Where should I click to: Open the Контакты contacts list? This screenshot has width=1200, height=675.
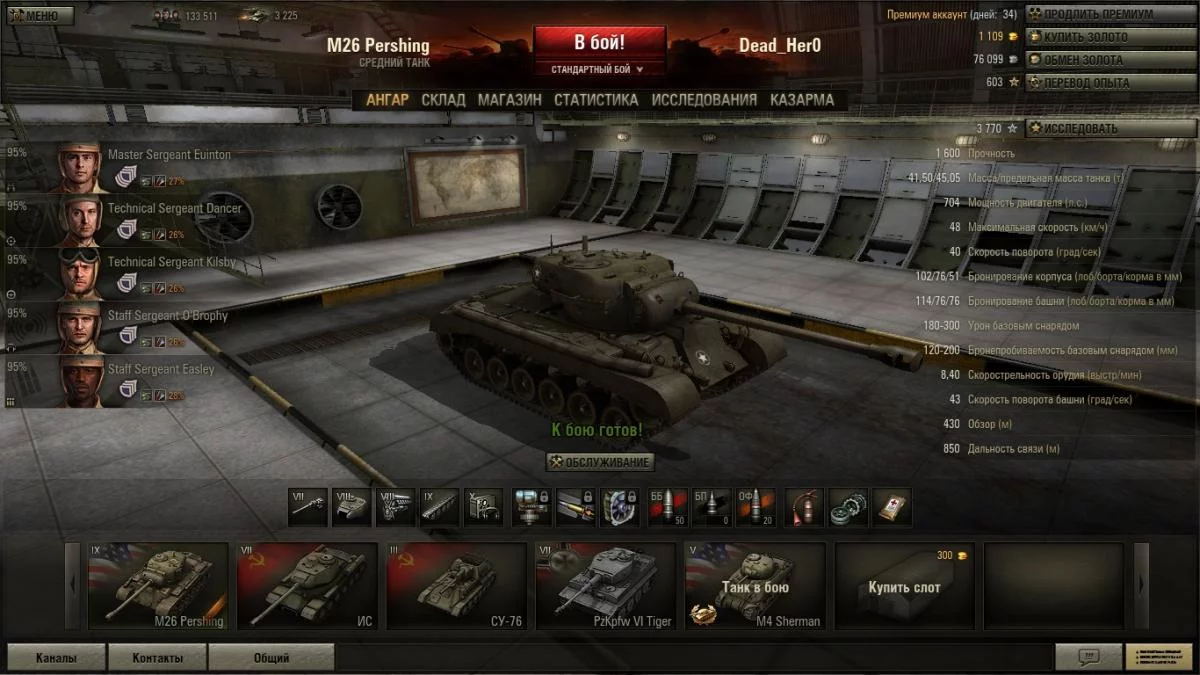coord(157,658)
